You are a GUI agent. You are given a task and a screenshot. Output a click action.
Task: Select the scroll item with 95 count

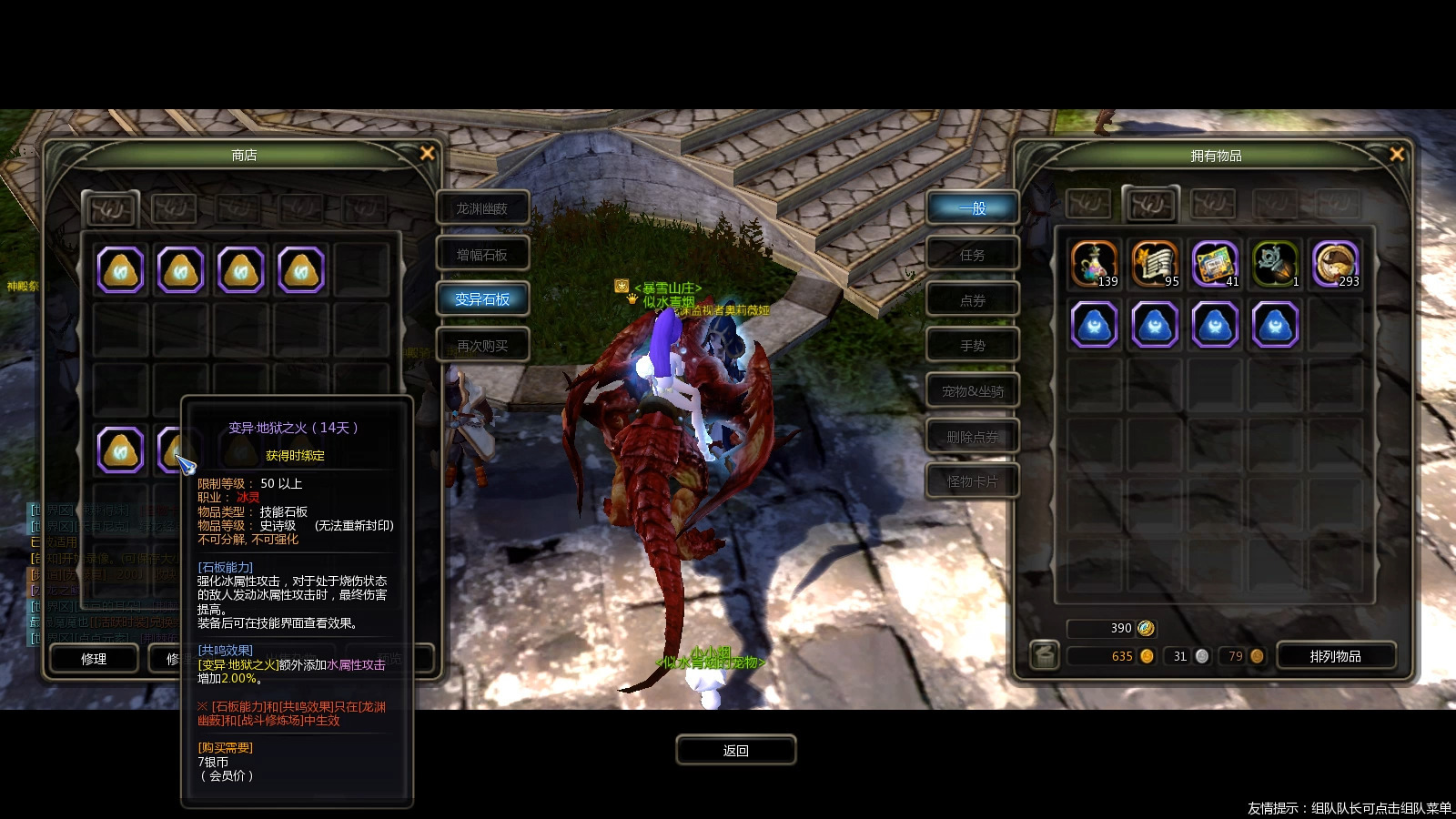click(x=1154, y=265)
